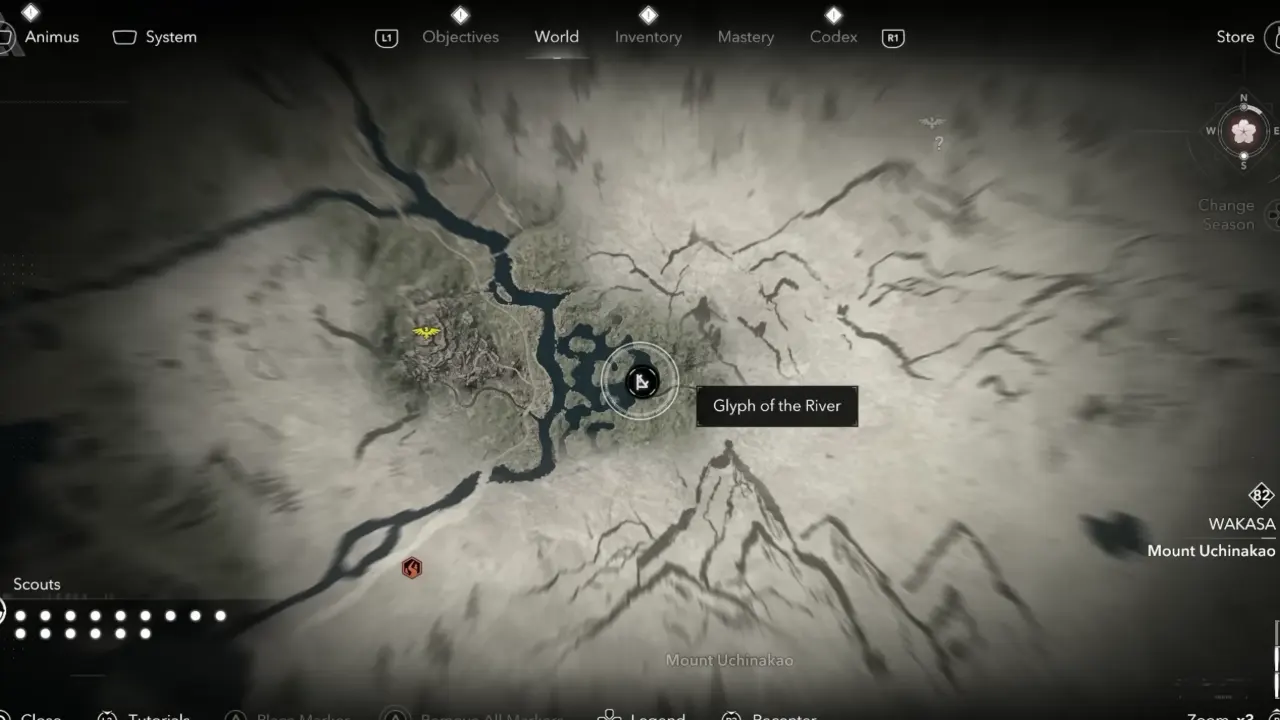Select the World tab

pos(556,37)
